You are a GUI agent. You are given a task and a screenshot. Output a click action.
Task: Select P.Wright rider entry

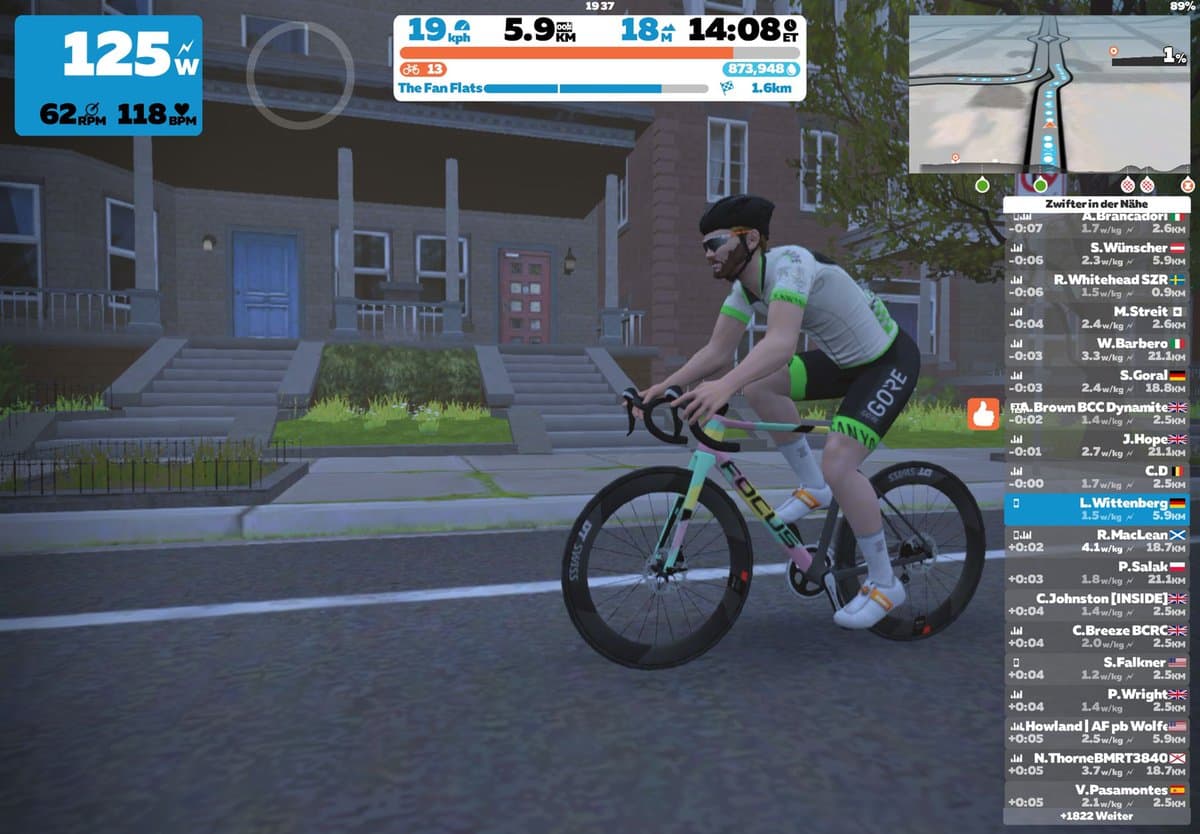point(1099,701)
